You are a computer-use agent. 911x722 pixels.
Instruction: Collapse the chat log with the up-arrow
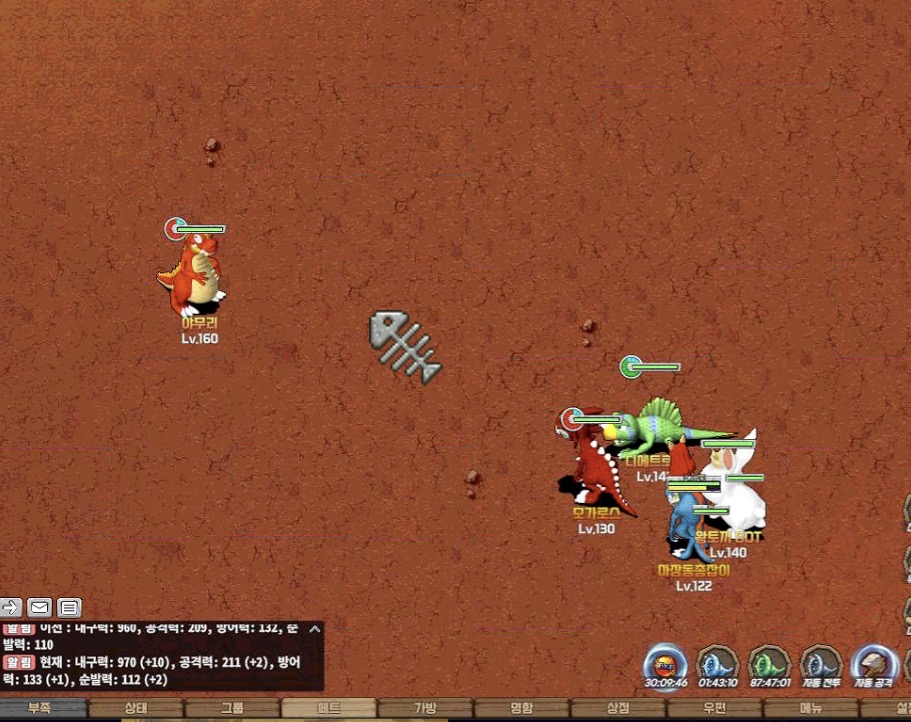pyautogui.click(x=314, y=629)
